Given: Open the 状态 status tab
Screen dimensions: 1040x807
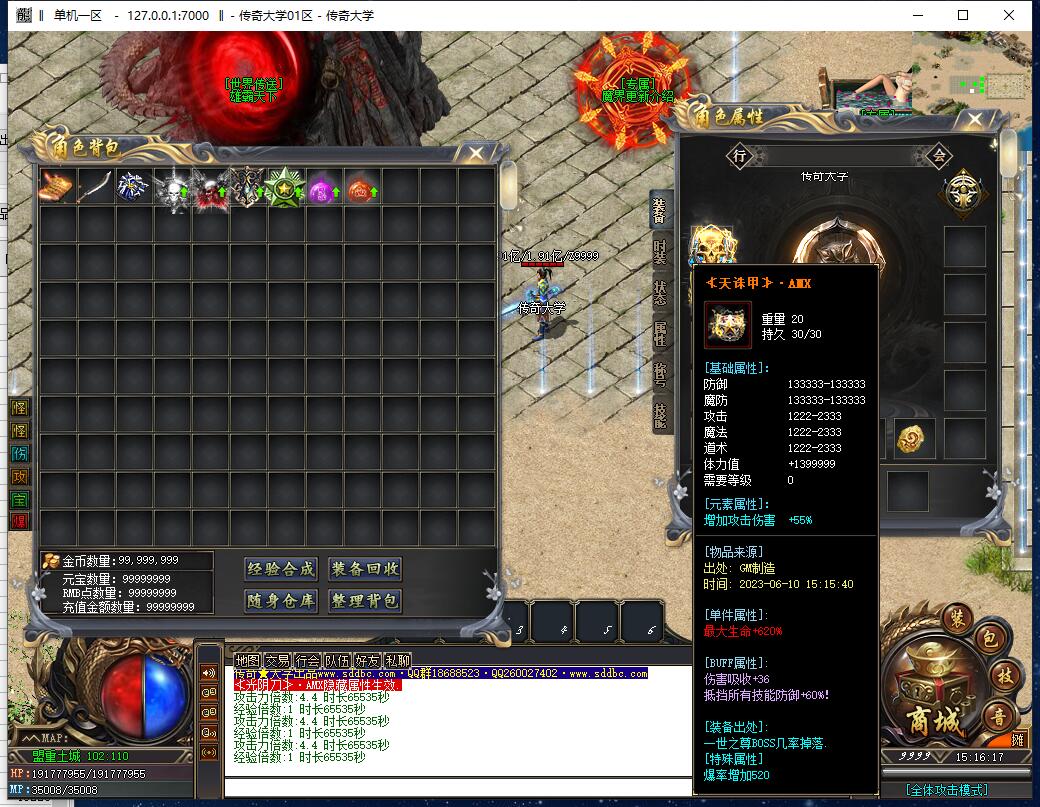Looking at the screenshot, I should (660, 293).
